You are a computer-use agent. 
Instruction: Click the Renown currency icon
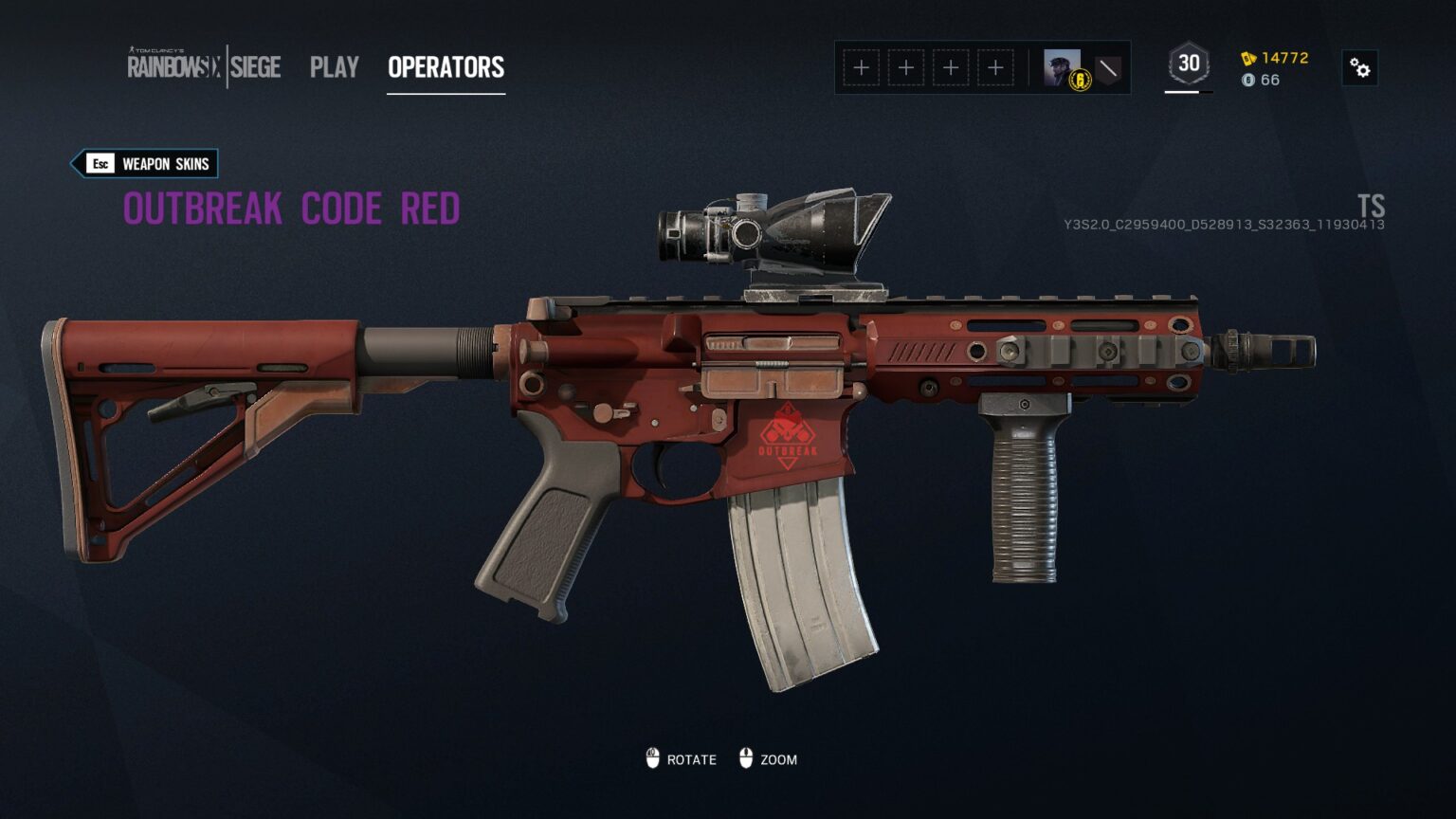[1248, 59]
